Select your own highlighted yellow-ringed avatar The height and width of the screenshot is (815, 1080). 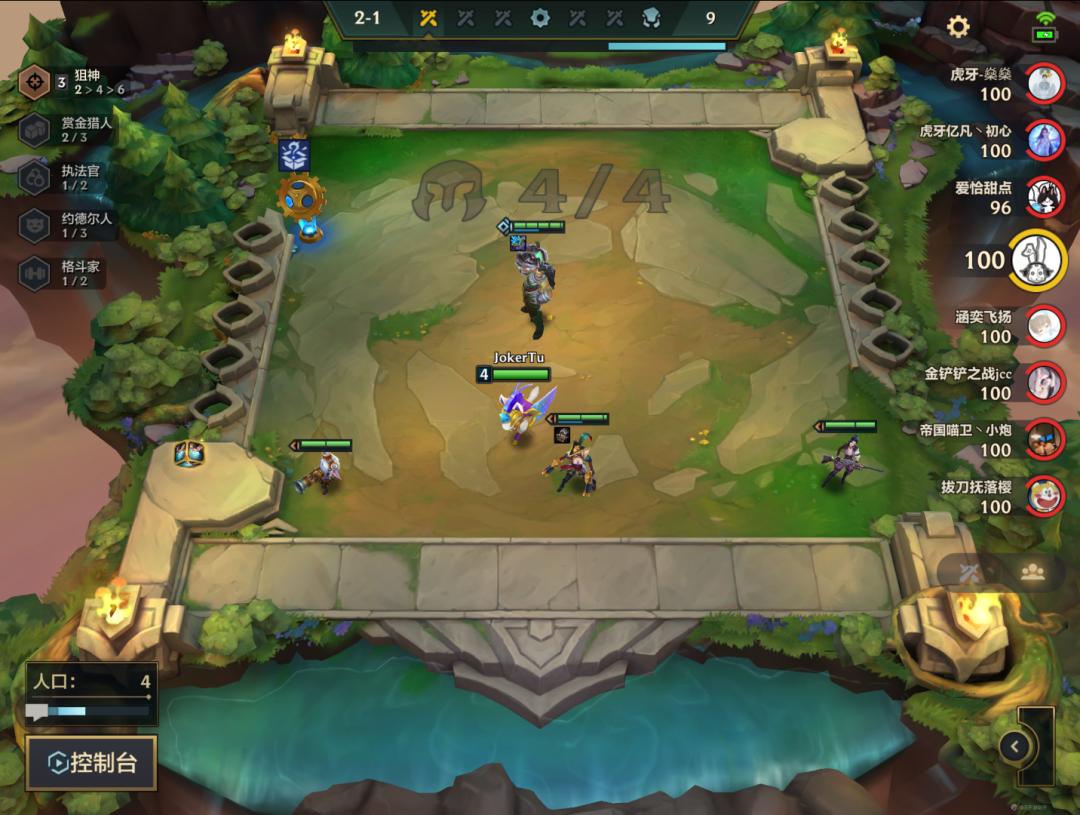pyautogui.click(x=1038, y=260)
